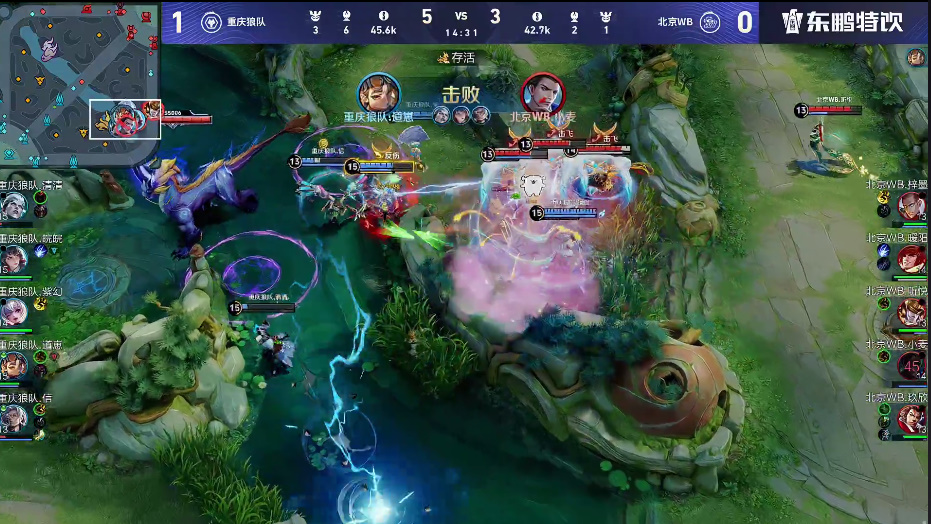Click the 重庆狼队 team logo on scoreboard
931x524 pixels.
[x=211, y=22]
